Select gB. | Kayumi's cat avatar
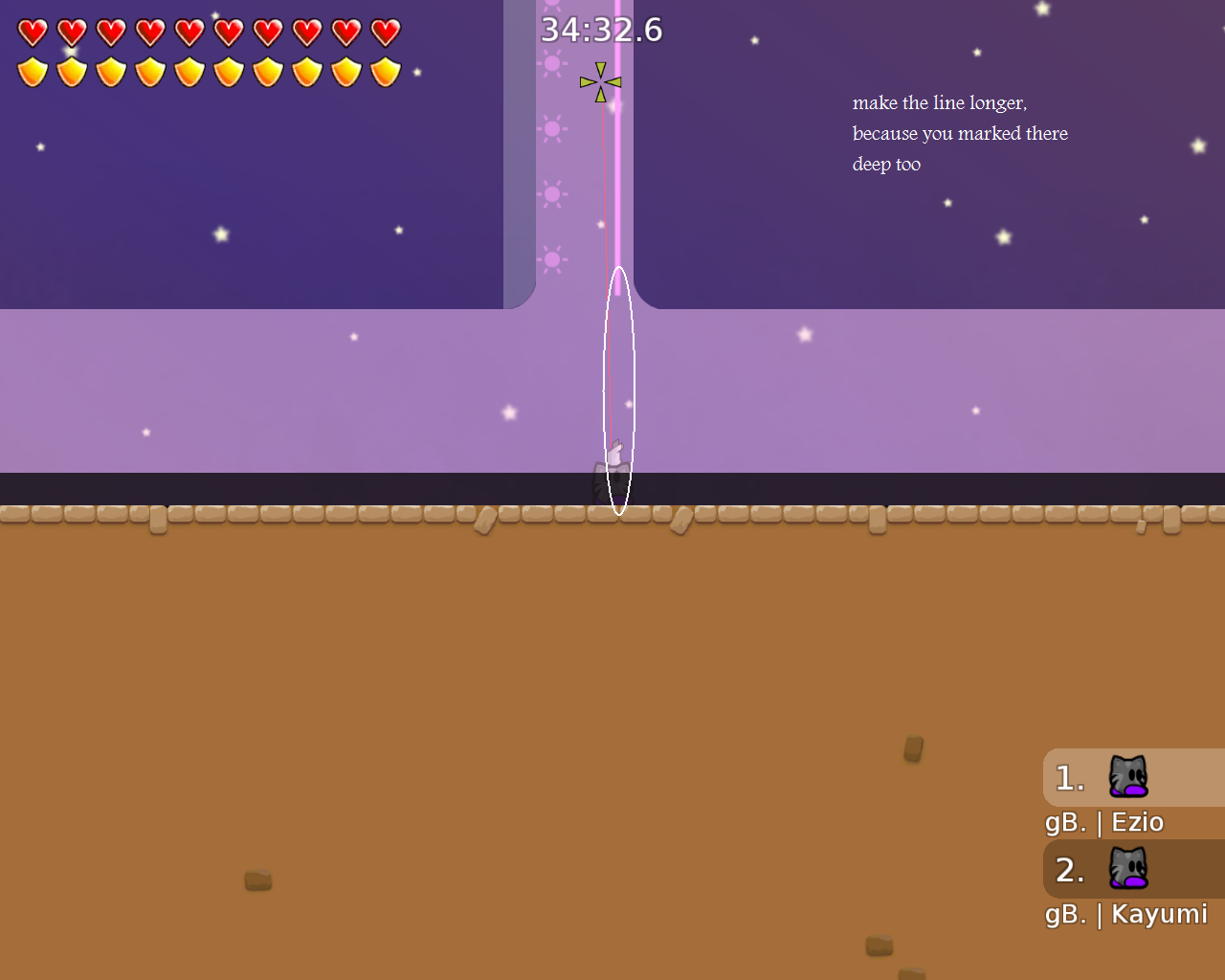 [1127, 869]
